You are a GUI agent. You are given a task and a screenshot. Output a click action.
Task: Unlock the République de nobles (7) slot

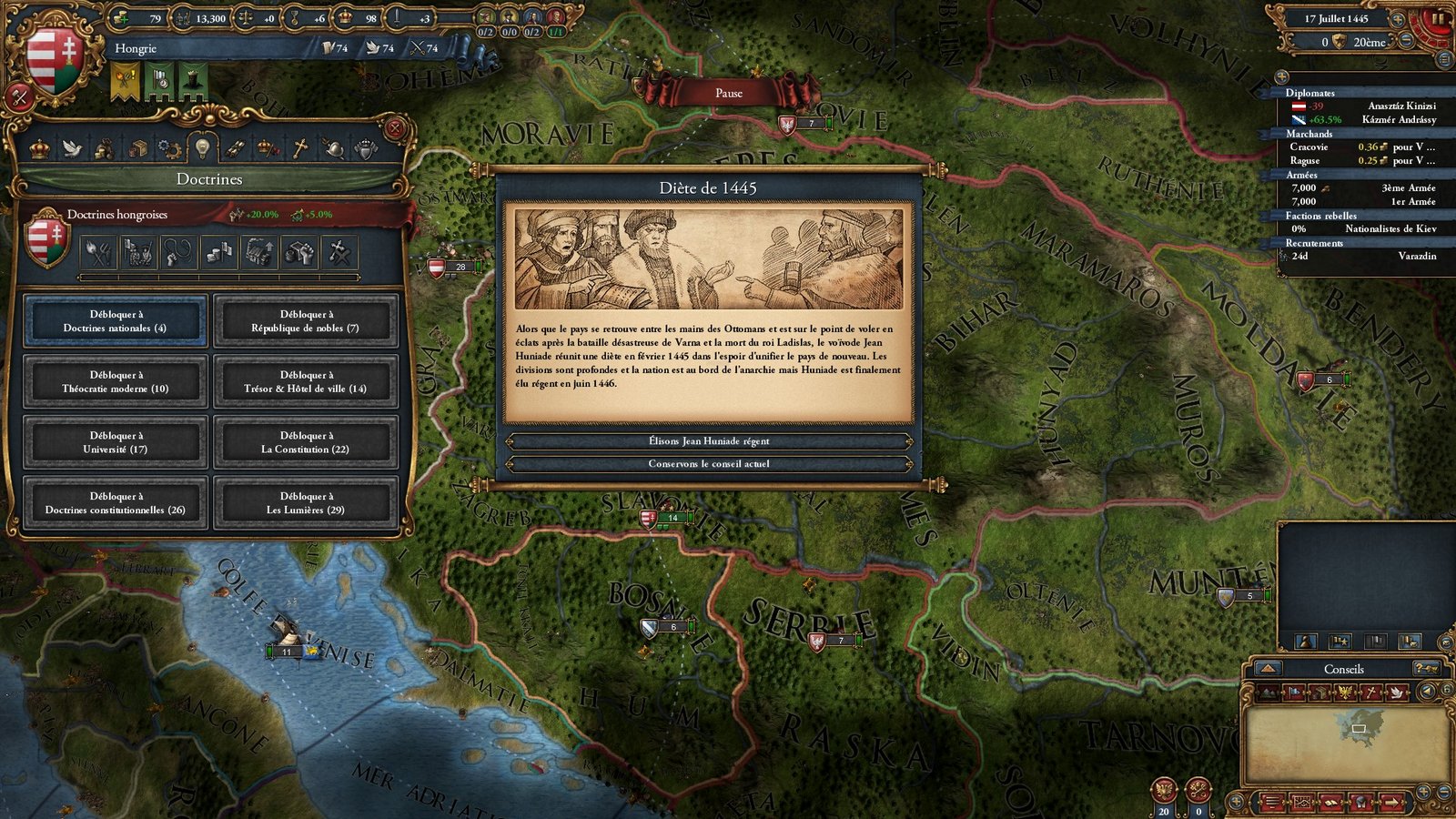pos(305,321)
